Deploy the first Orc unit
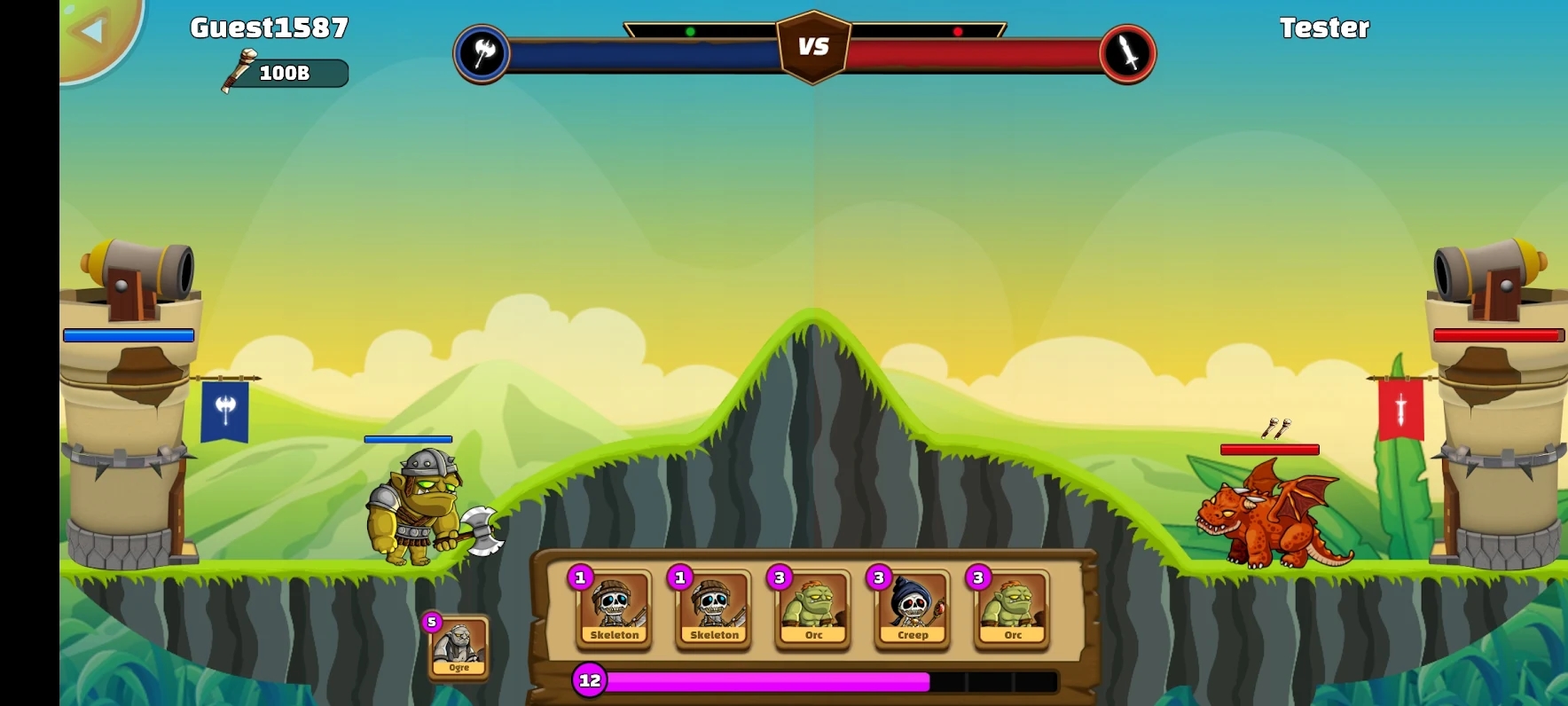This screenshot has width=1568, height=706. 812,612
